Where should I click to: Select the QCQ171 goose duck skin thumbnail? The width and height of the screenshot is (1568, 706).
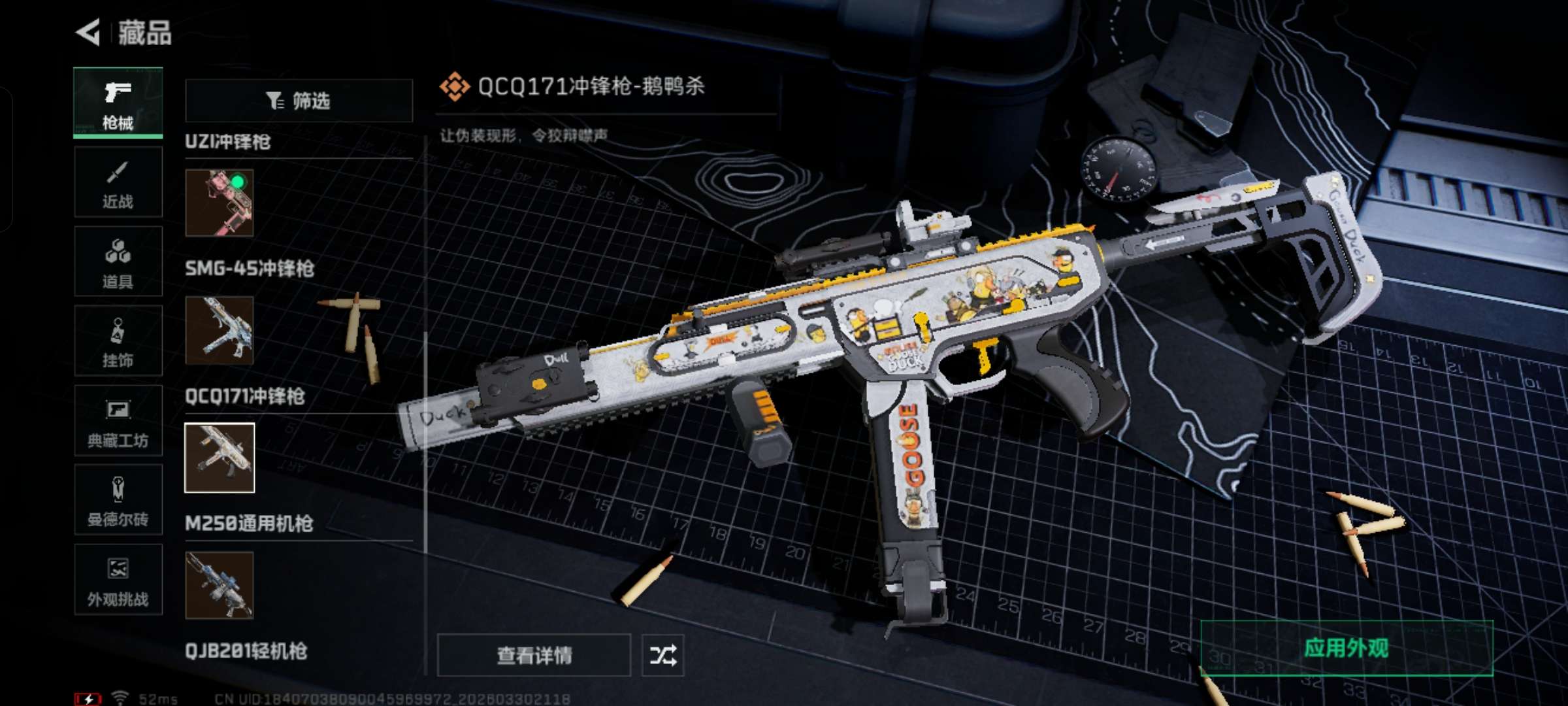[x=220, y=458]
